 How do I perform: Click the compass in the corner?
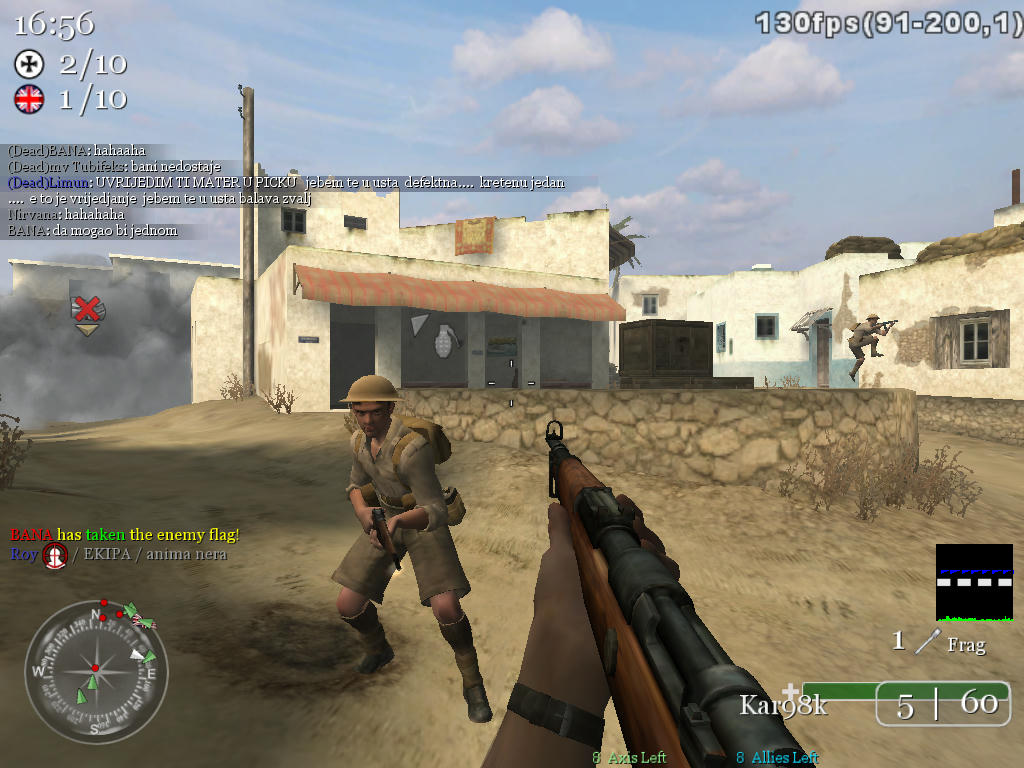96,669
